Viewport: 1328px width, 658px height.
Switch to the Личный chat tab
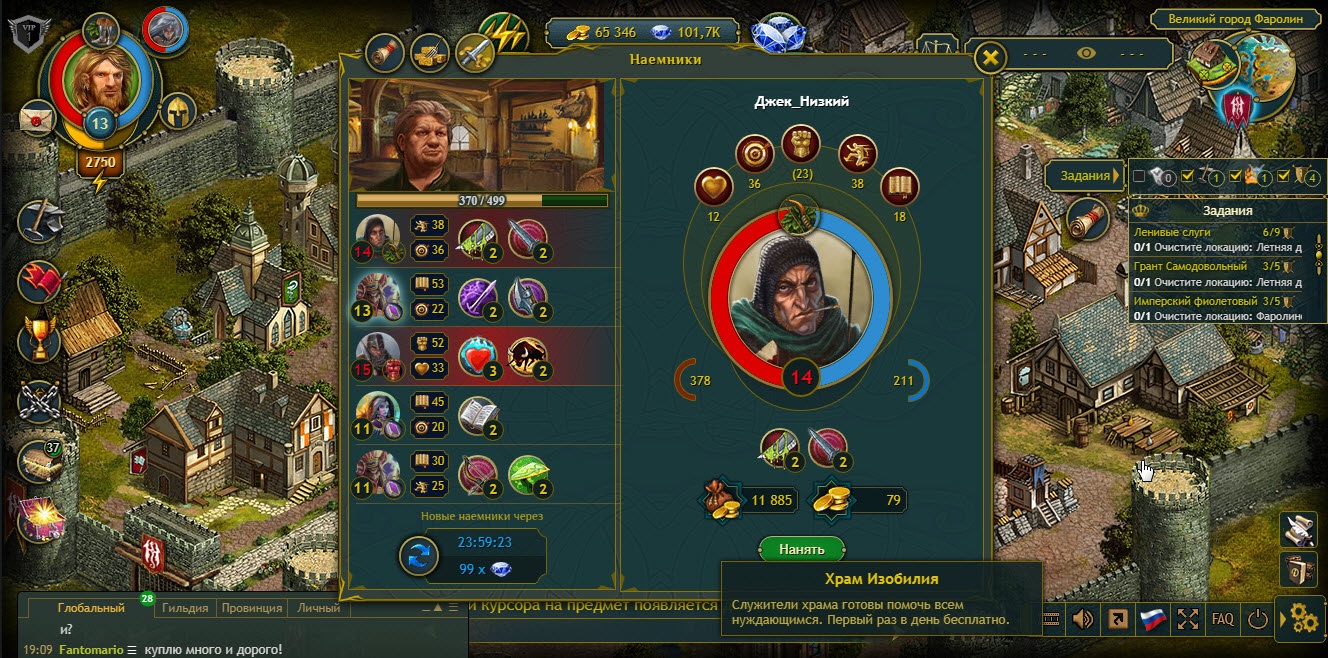pos(318,607)
